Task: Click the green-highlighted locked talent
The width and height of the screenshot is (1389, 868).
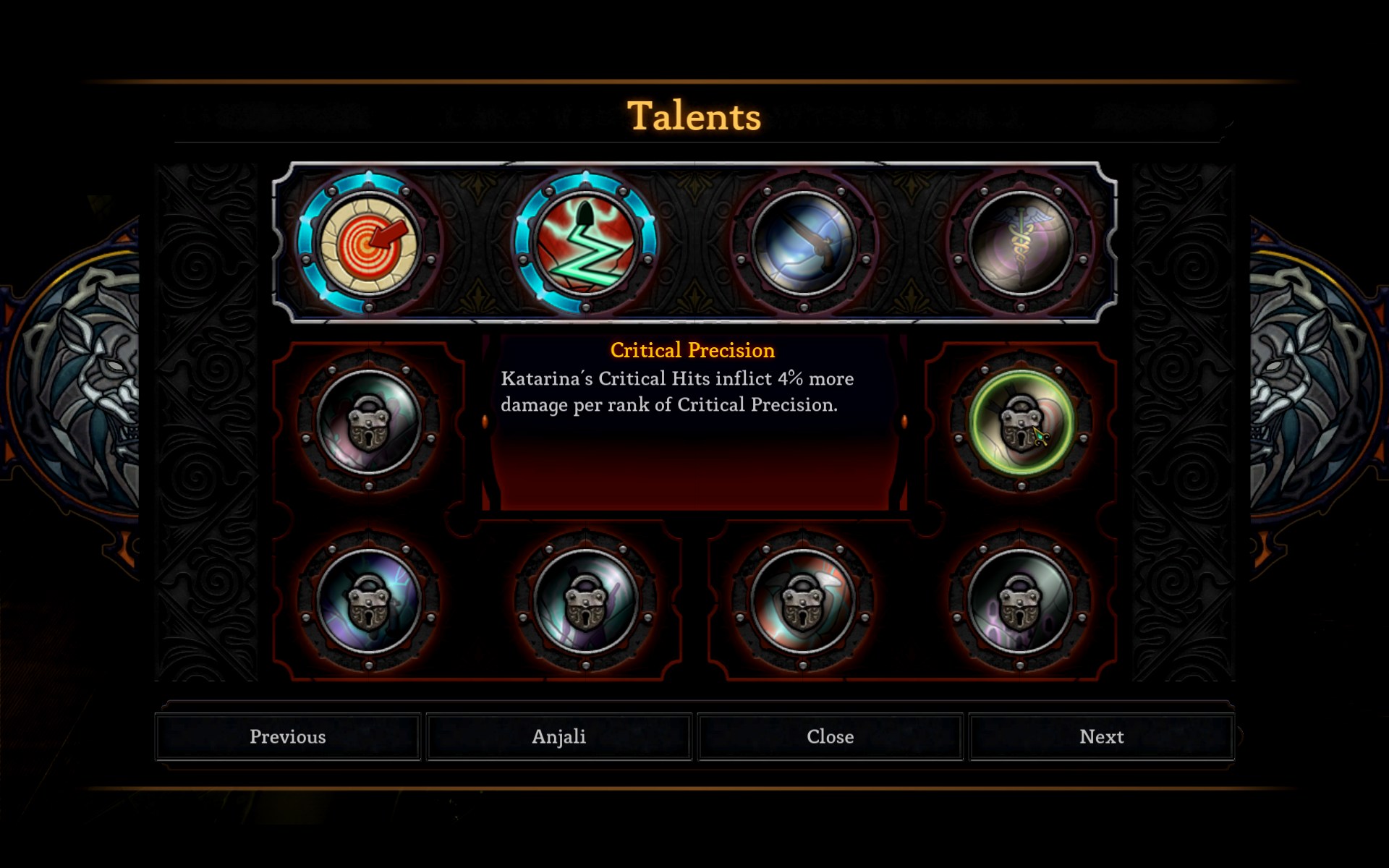Action: pyautogui.click(x=1020, y=422)
